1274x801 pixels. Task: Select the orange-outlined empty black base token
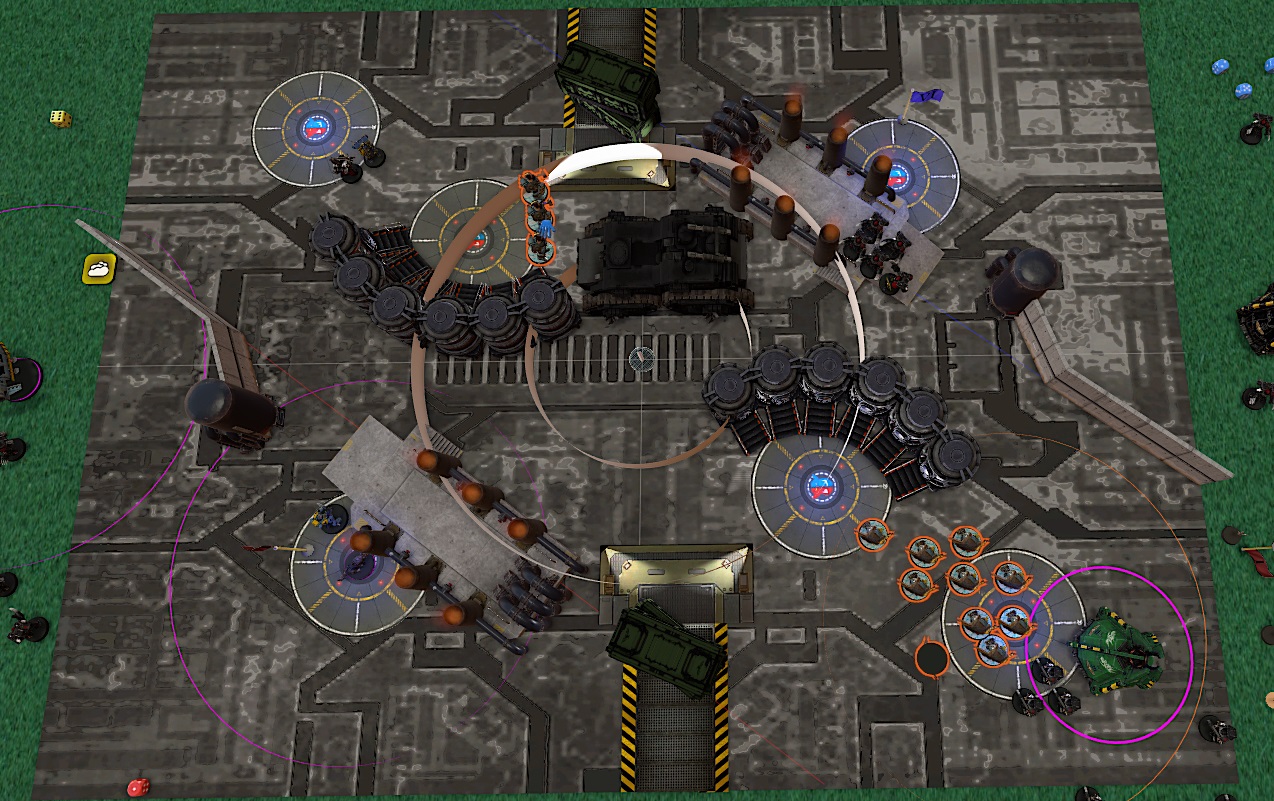pyautogui.click(x=932, y=659)
